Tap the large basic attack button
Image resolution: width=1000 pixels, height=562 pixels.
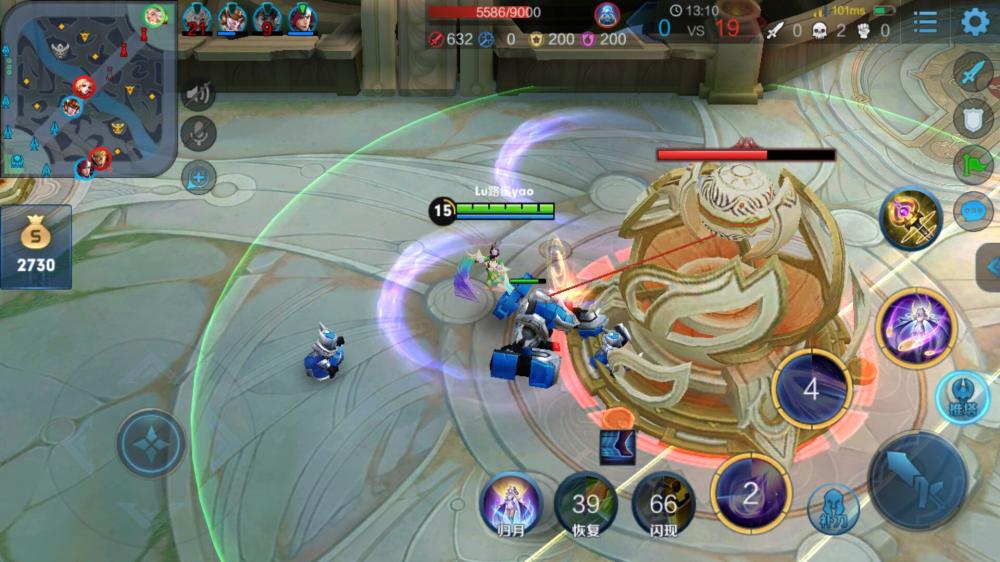coord(917,480)
